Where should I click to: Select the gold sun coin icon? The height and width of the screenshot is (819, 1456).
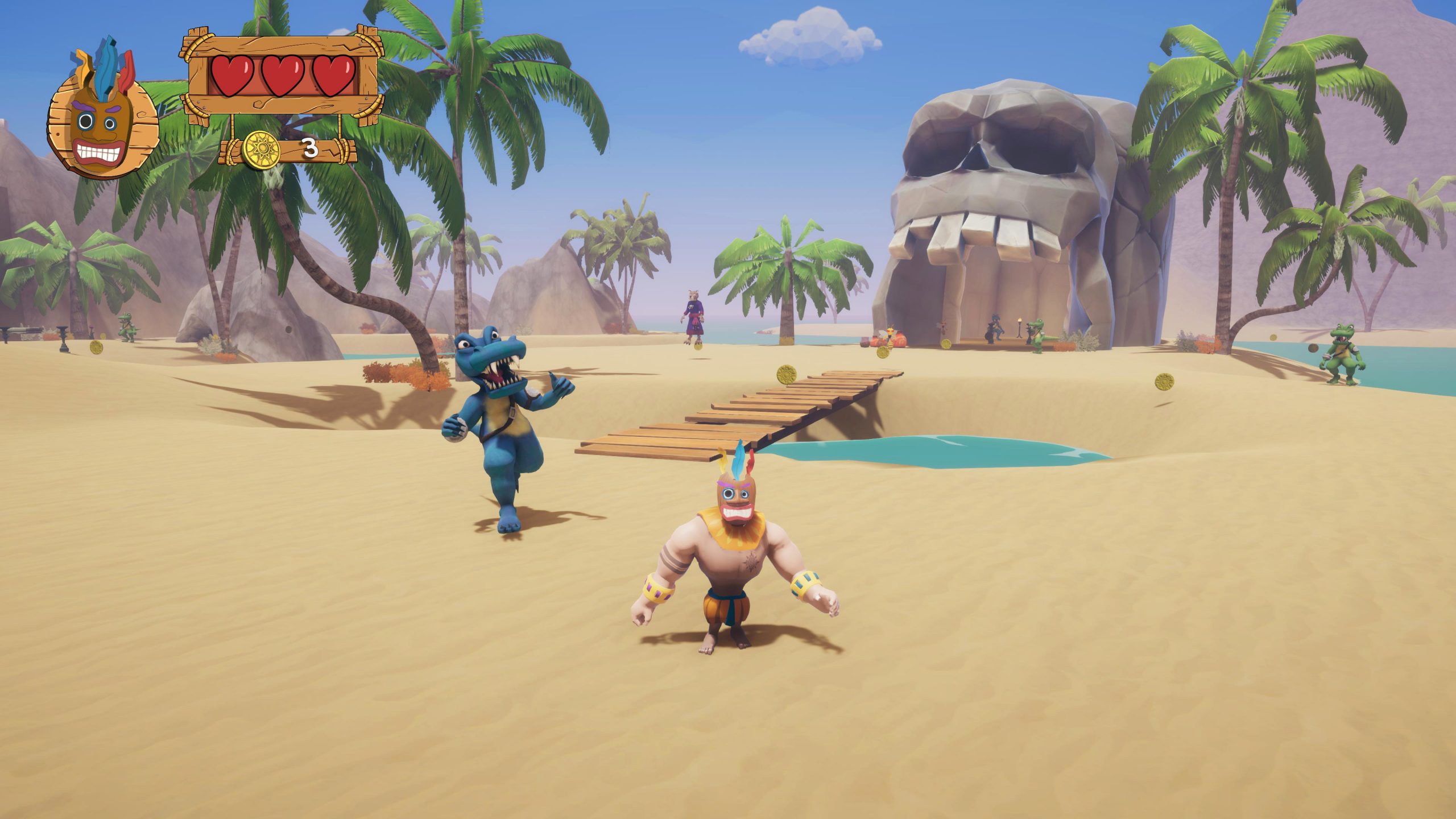pos(262,150)
